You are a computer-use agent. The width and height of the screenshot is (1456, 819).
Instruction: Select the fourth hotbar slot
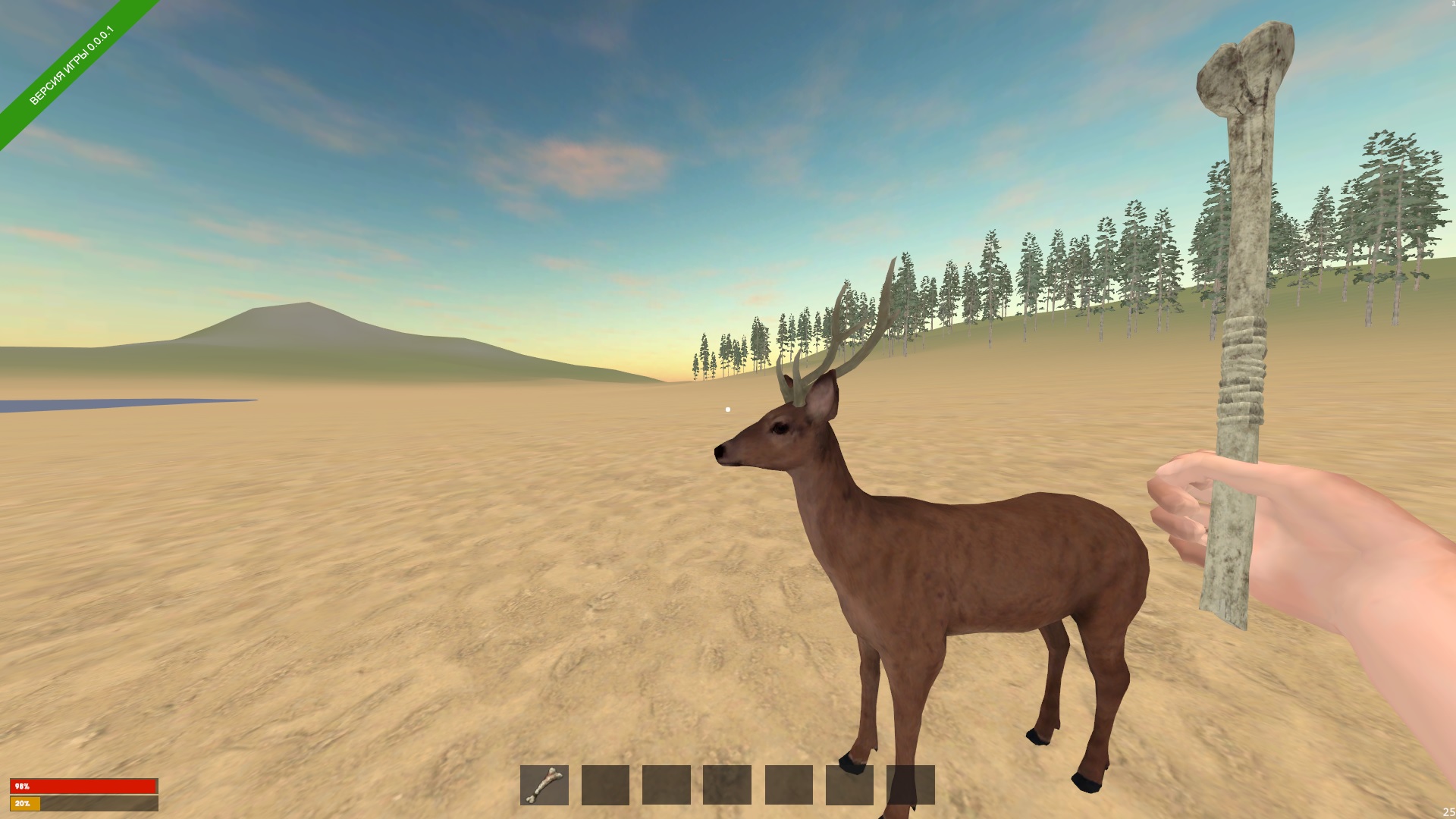tap(726, 786)
